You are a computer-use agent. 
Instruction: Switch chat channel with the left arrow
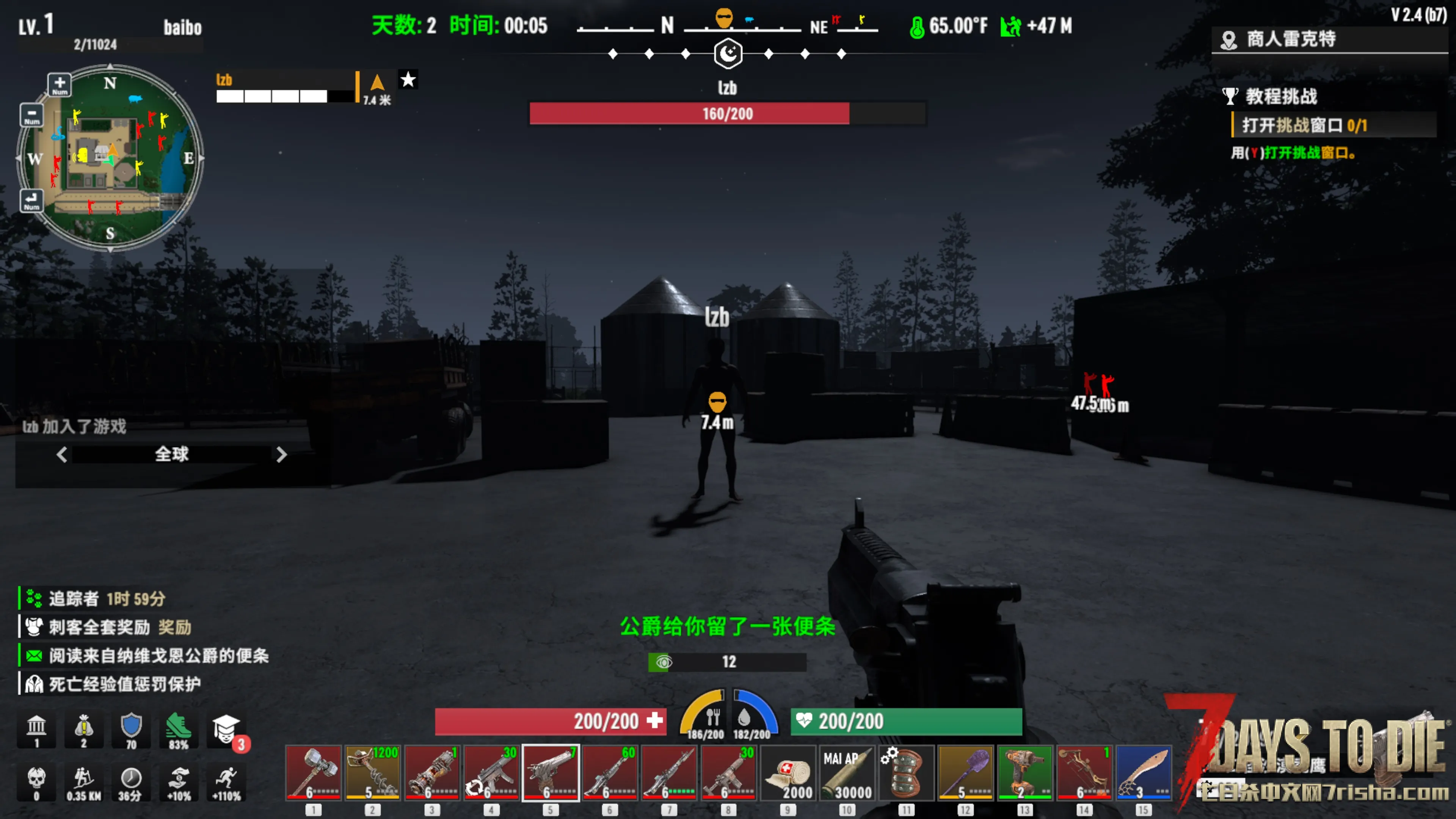(x=61, y=455)
